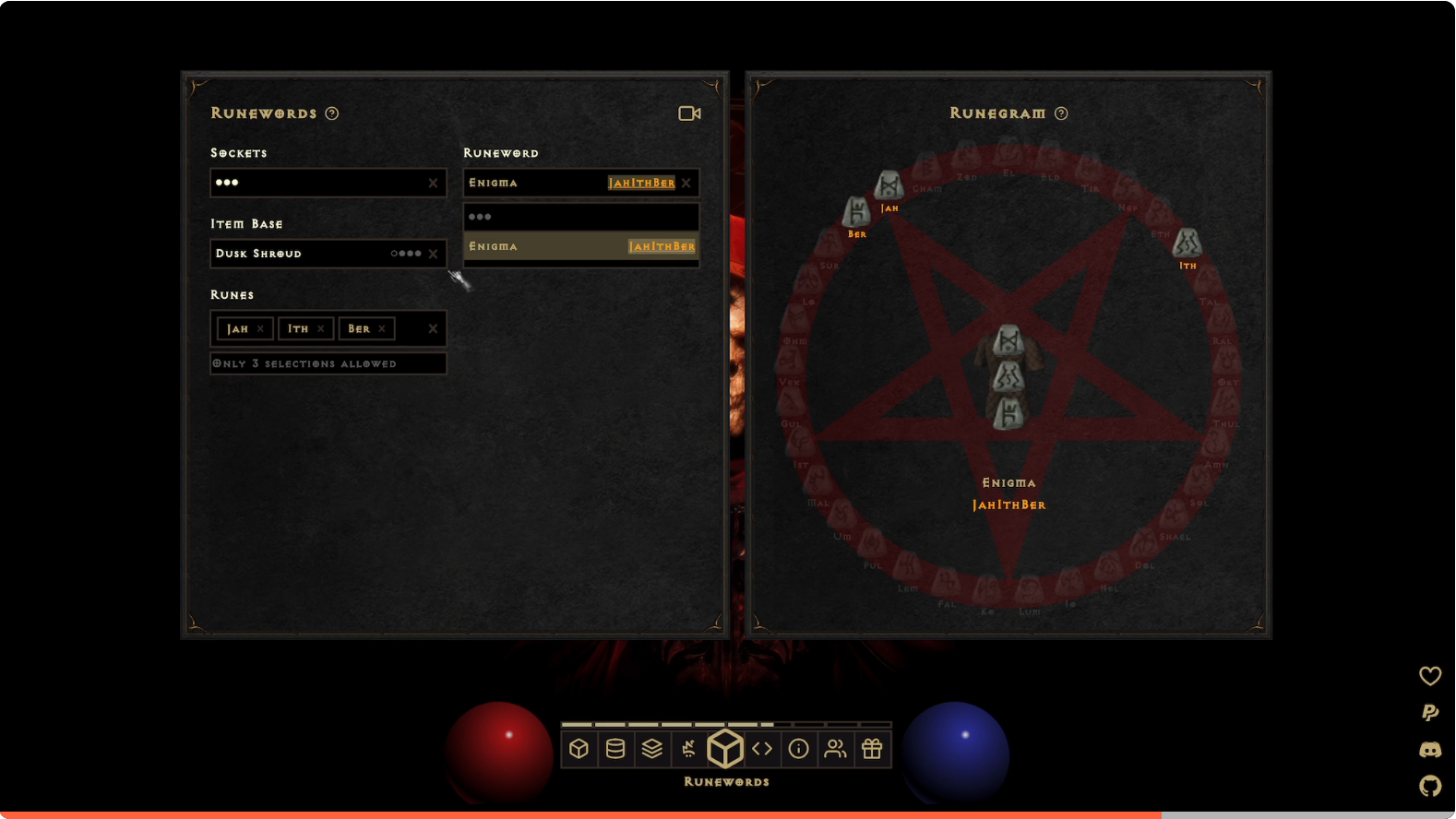Click the video camera icon
The image size is (1456, 819).
pos(689,113)
